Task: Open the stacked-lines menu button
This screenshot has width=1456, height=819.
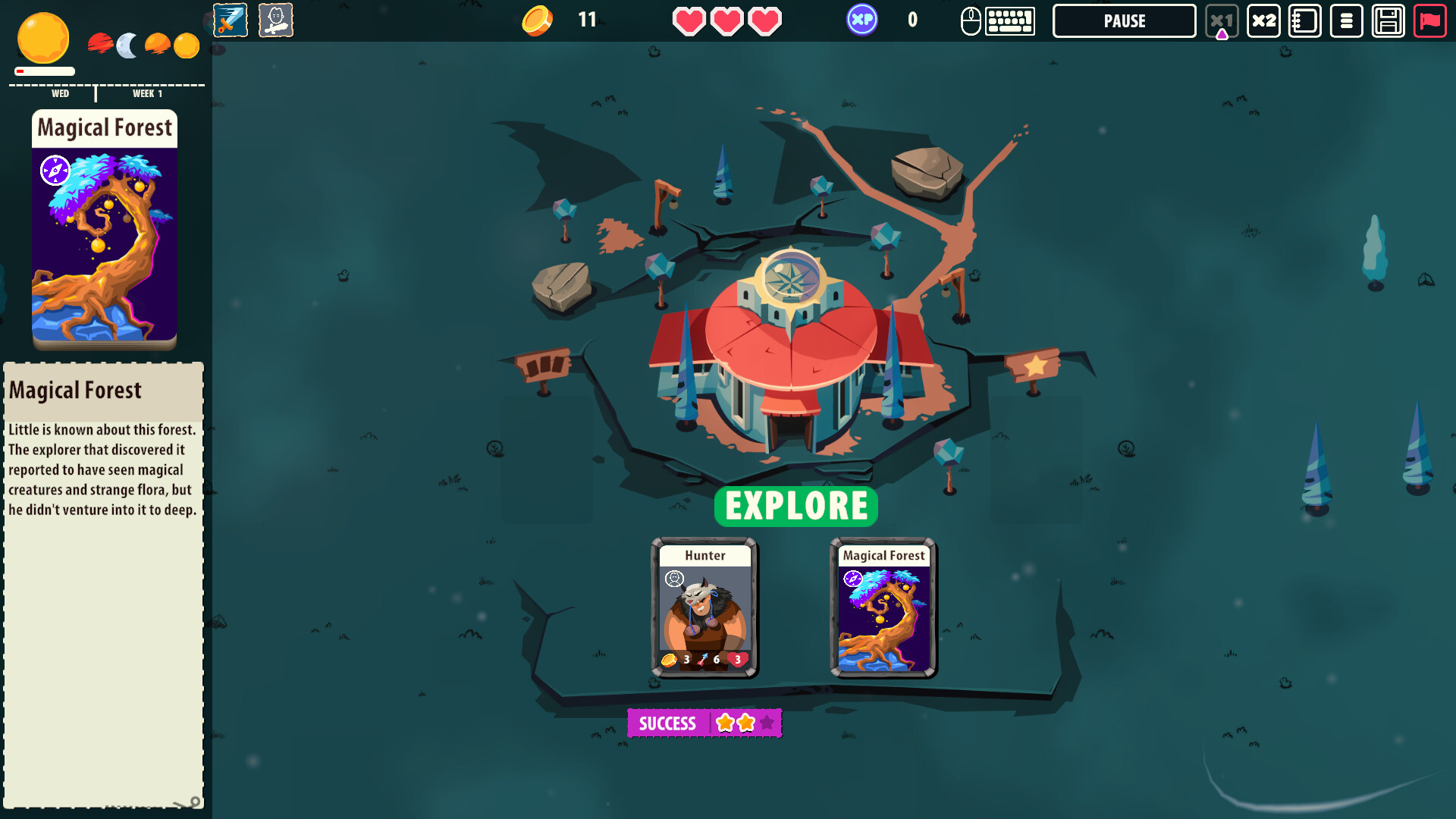Action: pos(1346,20)
